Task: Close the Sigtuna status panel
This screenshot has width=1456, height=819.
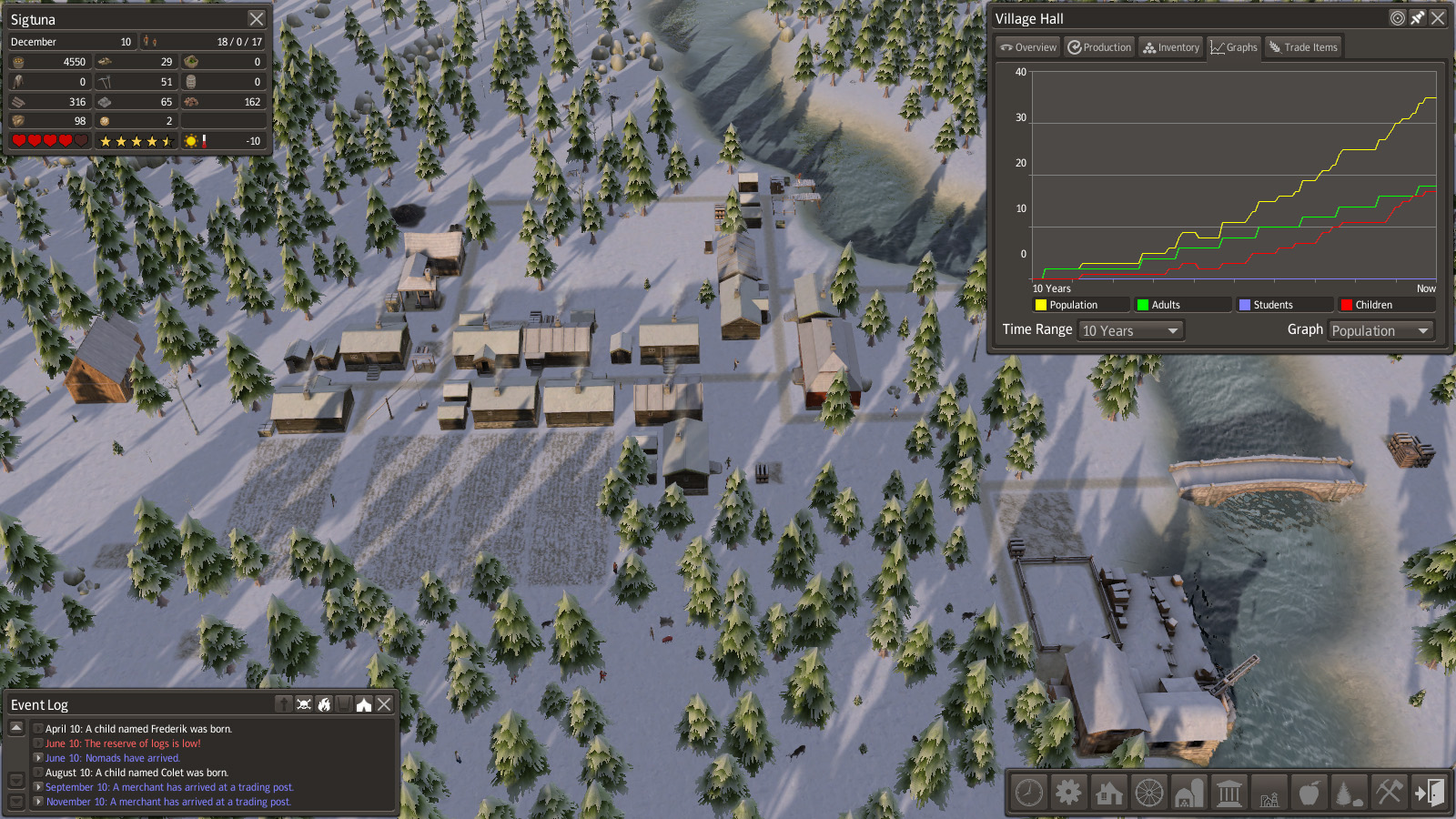Action: tap(257, 19)
